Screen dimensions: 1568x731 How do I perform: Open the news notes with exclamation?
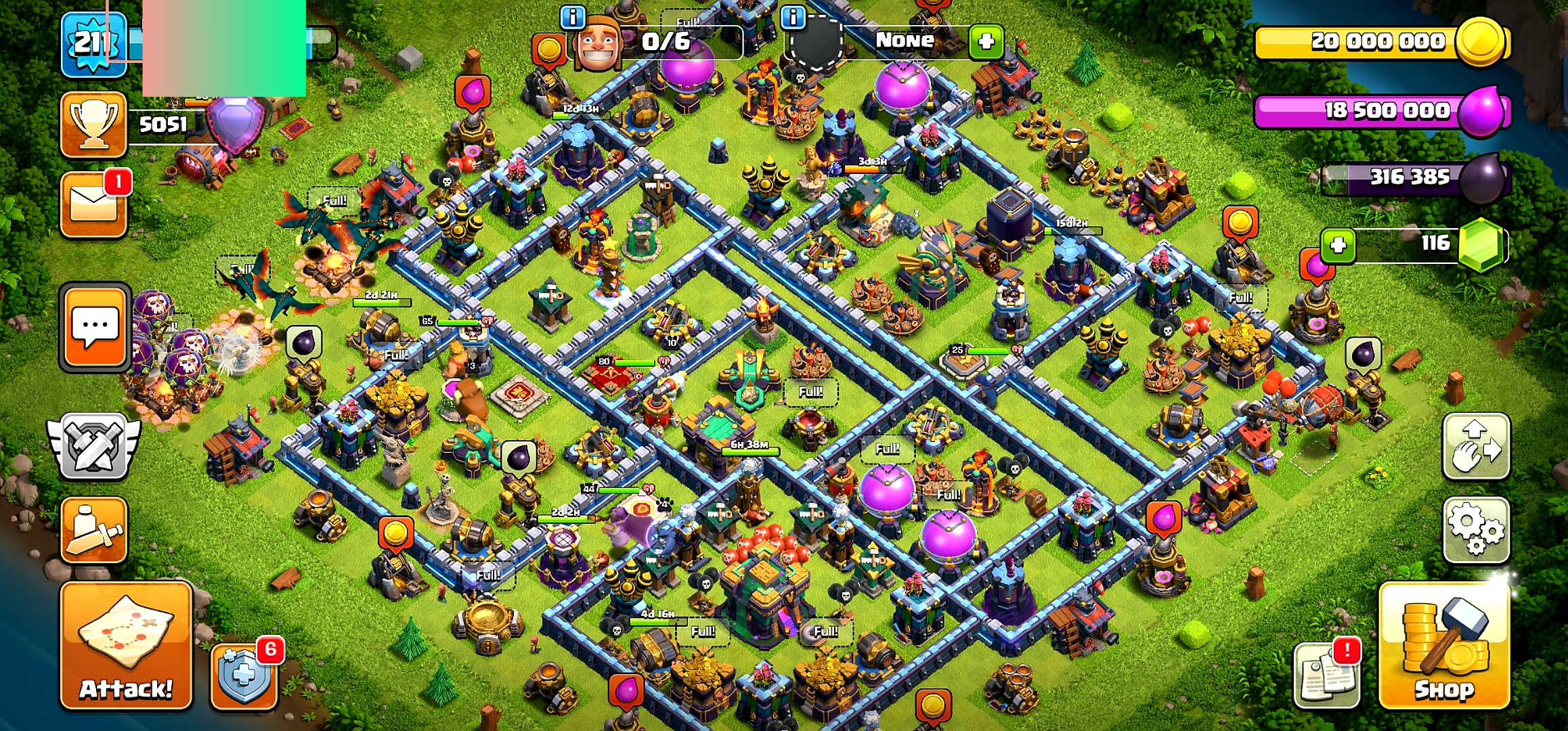(1326, 675)
